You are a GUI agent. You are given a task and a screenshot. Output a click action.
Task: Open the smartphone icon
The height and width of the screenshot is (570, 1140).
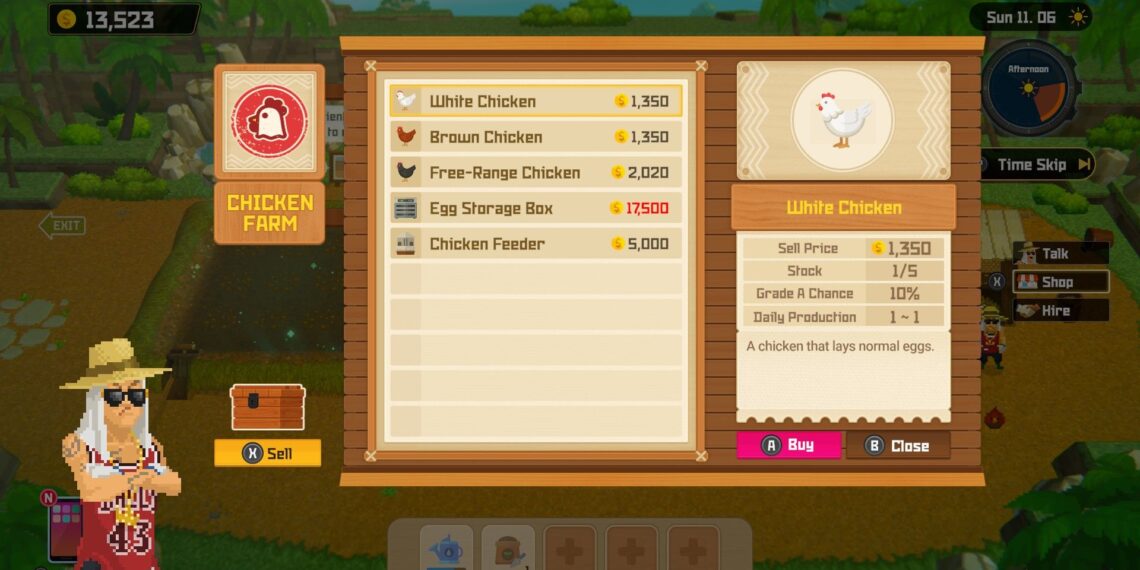pyautogui.click(x=64, y=526)
